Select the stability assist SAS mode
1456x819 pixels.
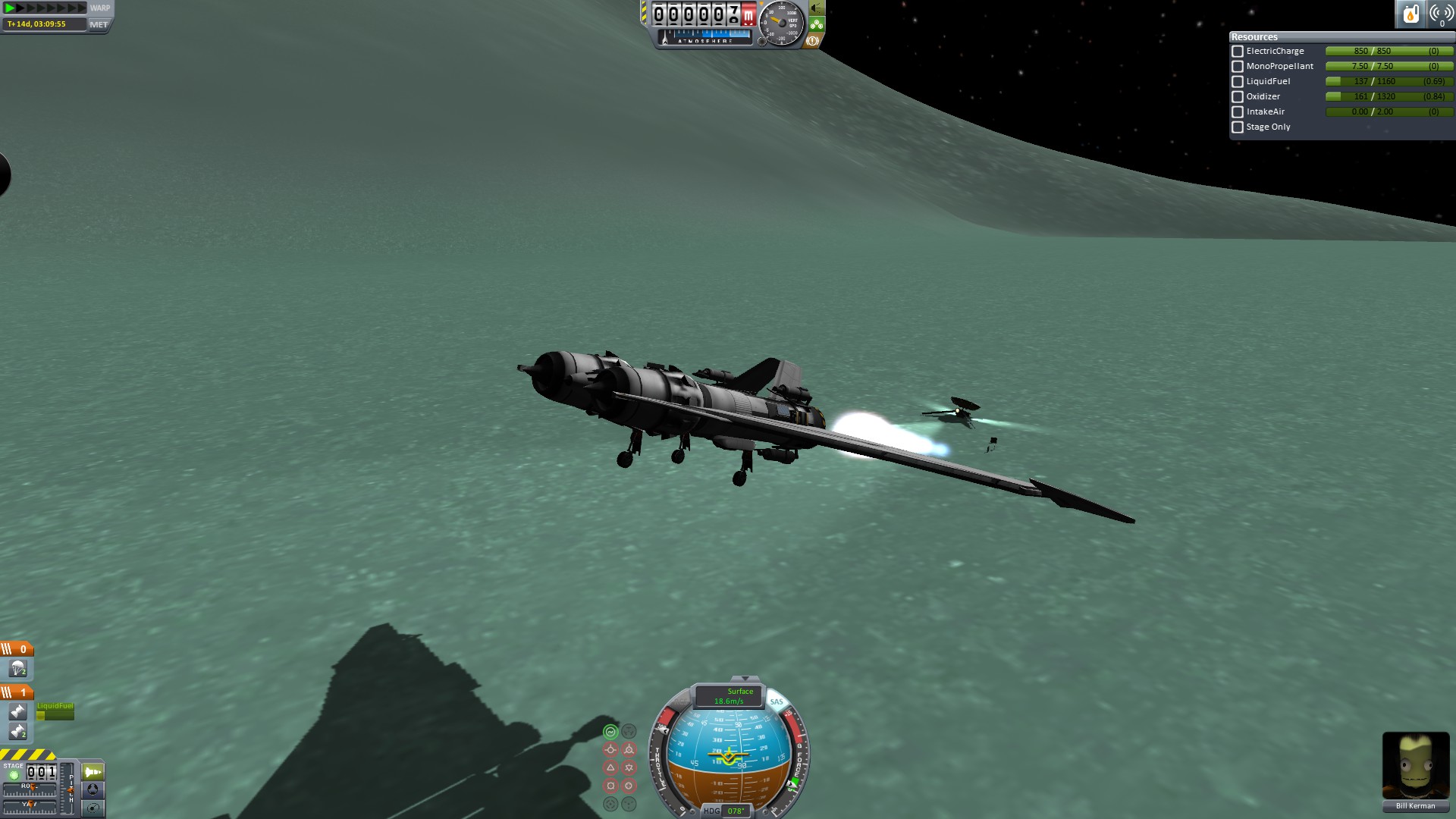(610, 732)
